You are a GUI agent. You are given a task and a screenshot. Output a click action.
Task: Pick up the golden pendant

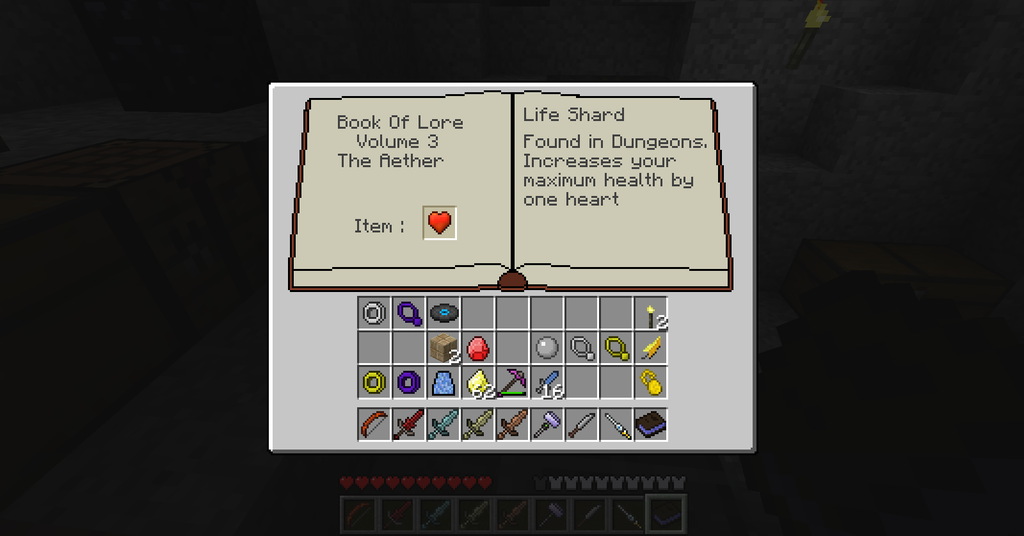click(x=616, y=348)
